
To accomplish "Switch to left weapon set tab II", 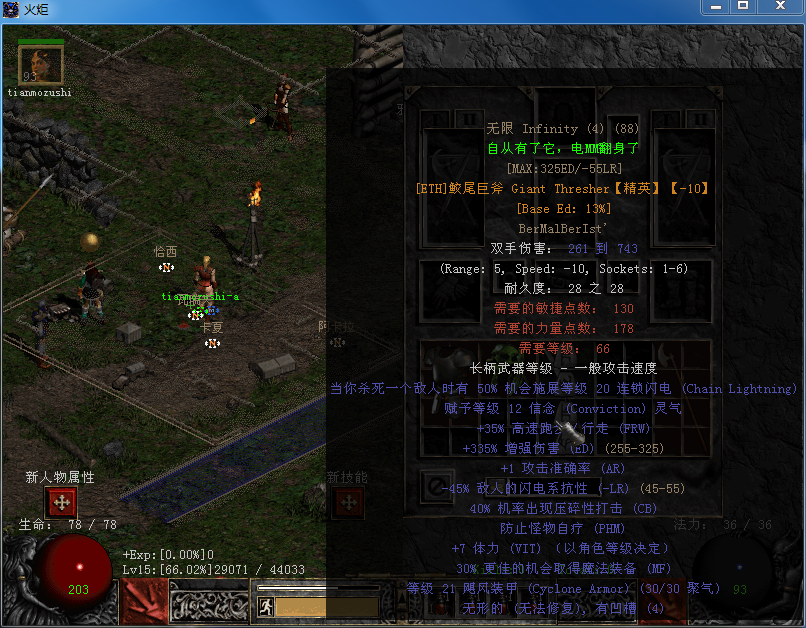I will pos(468,118).
